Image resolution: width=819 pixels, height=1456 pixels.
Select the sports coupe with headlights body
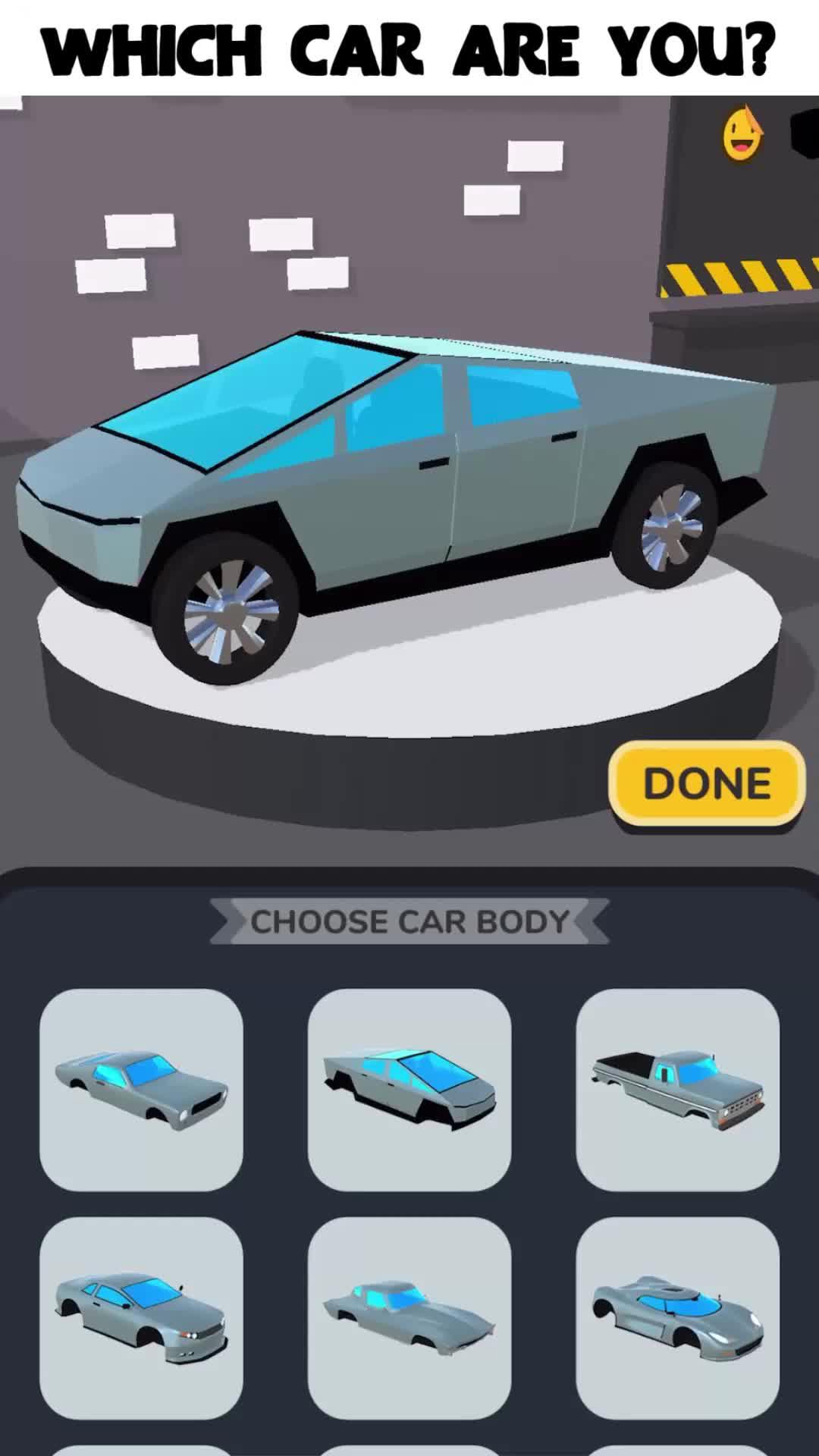coord(141,1318)
